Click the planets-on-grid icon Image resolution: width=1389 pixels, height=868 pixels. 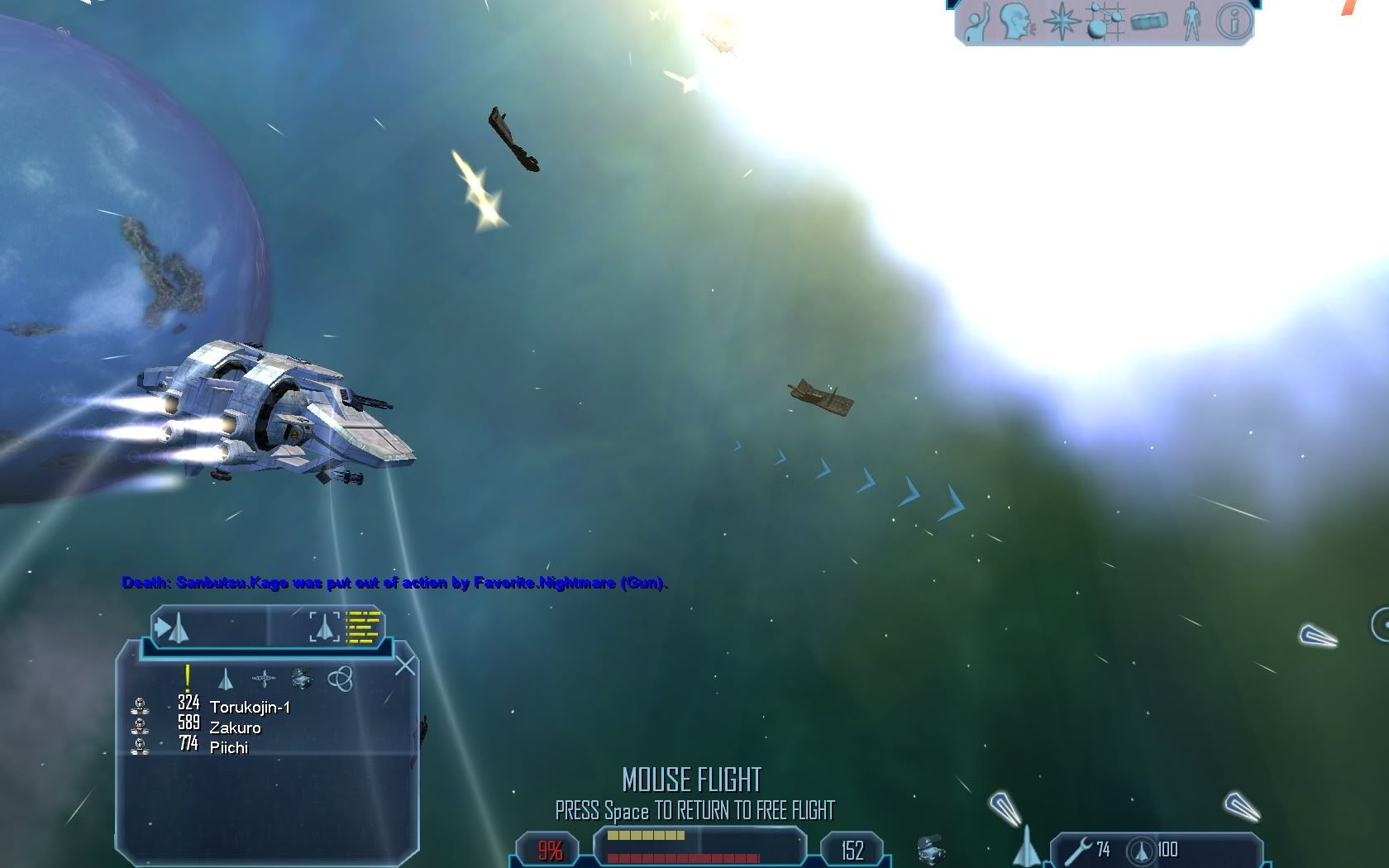pyautogui.click(x=1105, y=22)
